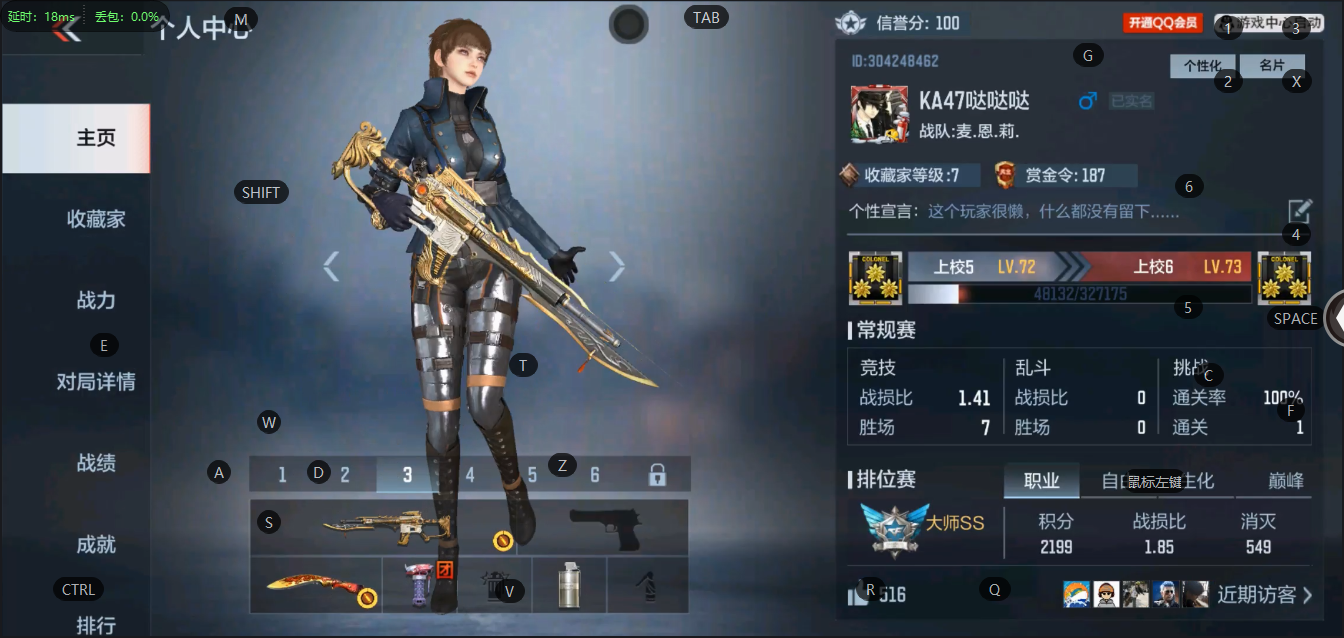Screen dimensions: 1344x638
Task: Select the Desert Eagle pistol slot
Action: pos(604,527)
